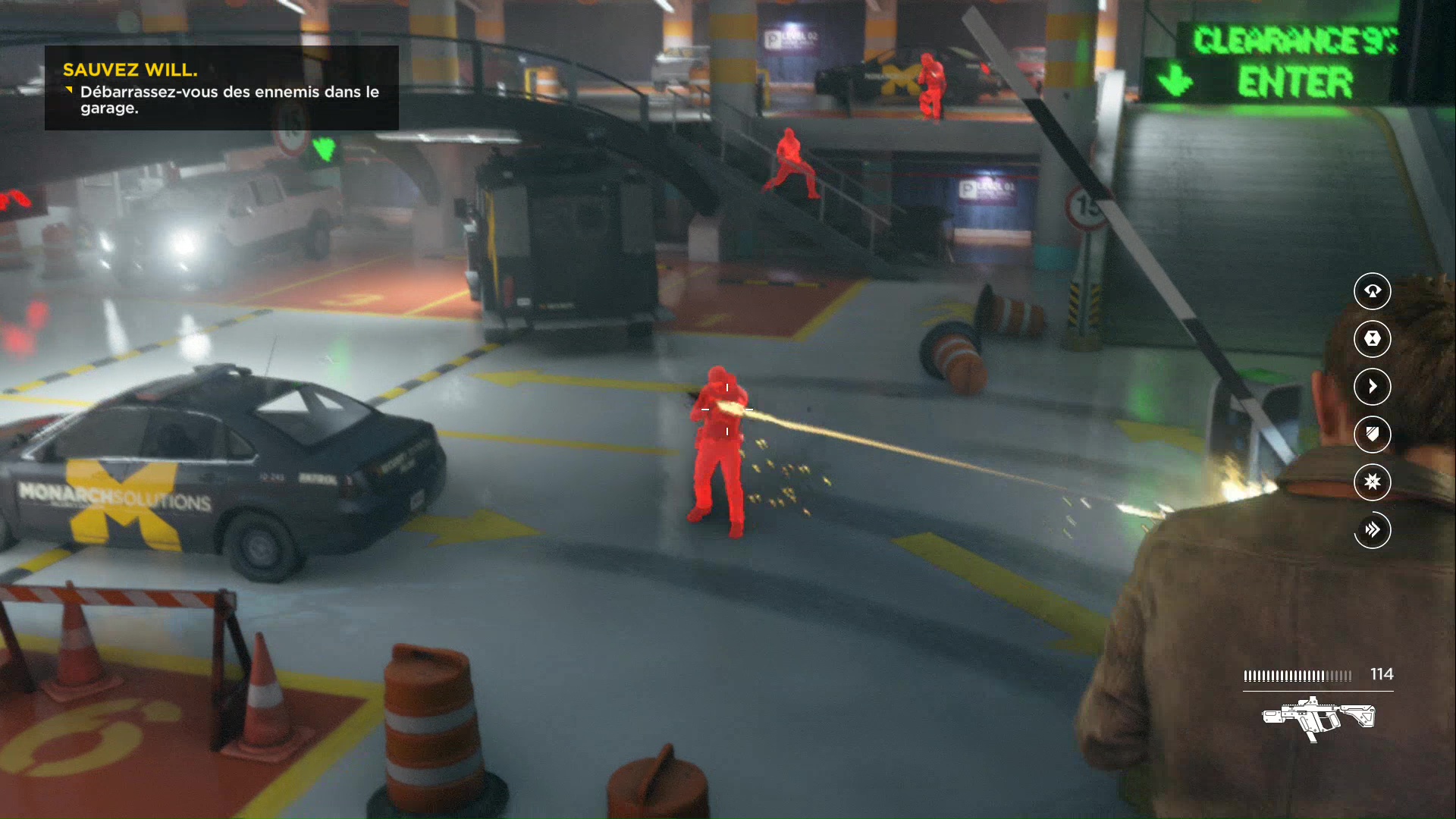Viewport: 1456px width, 819px height.
Task: Activate the Time Rush triple-chevron ability
Action: 1372,529
